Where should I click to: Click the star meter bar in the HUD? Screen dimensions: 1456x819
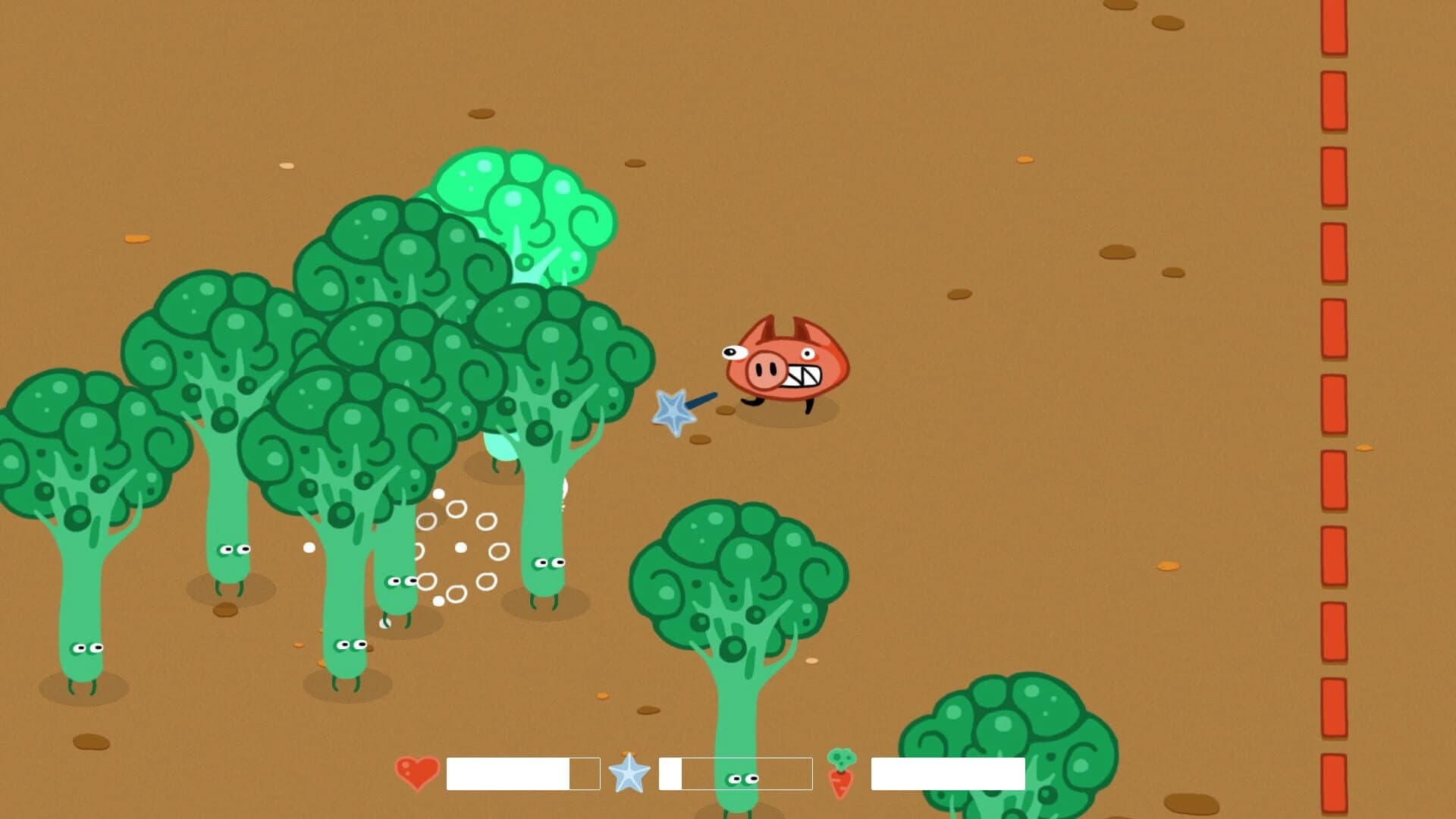[x=733, y=774]
